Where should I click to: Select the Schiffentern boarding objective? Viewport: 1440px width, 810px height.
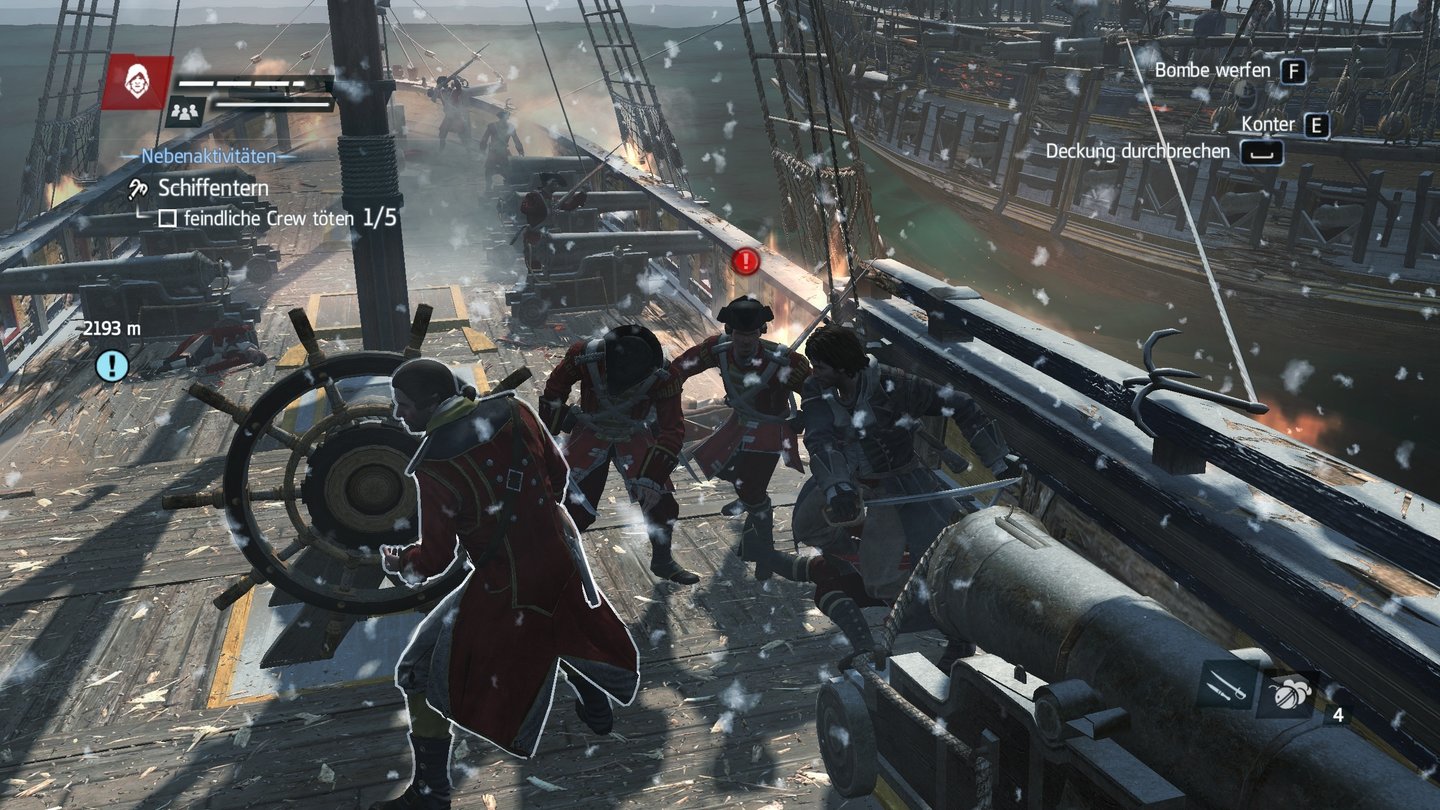(213, 187)
